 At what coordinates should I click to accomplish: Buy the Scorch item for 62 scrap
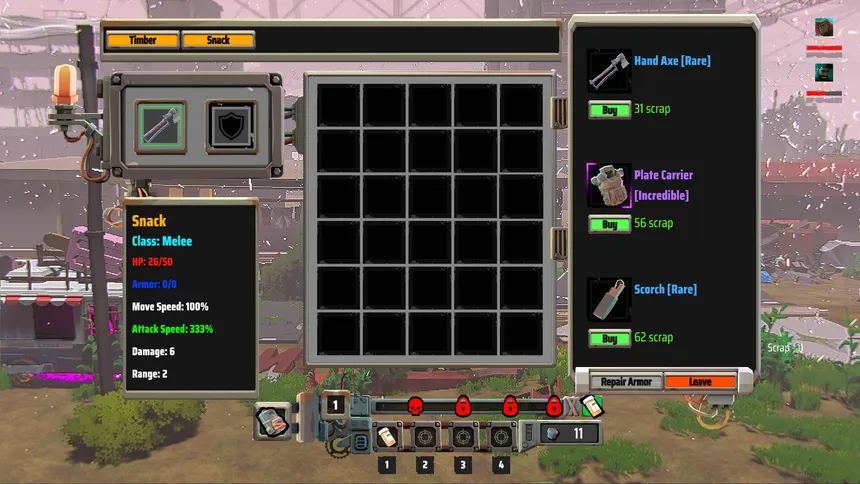coord(609,339)
